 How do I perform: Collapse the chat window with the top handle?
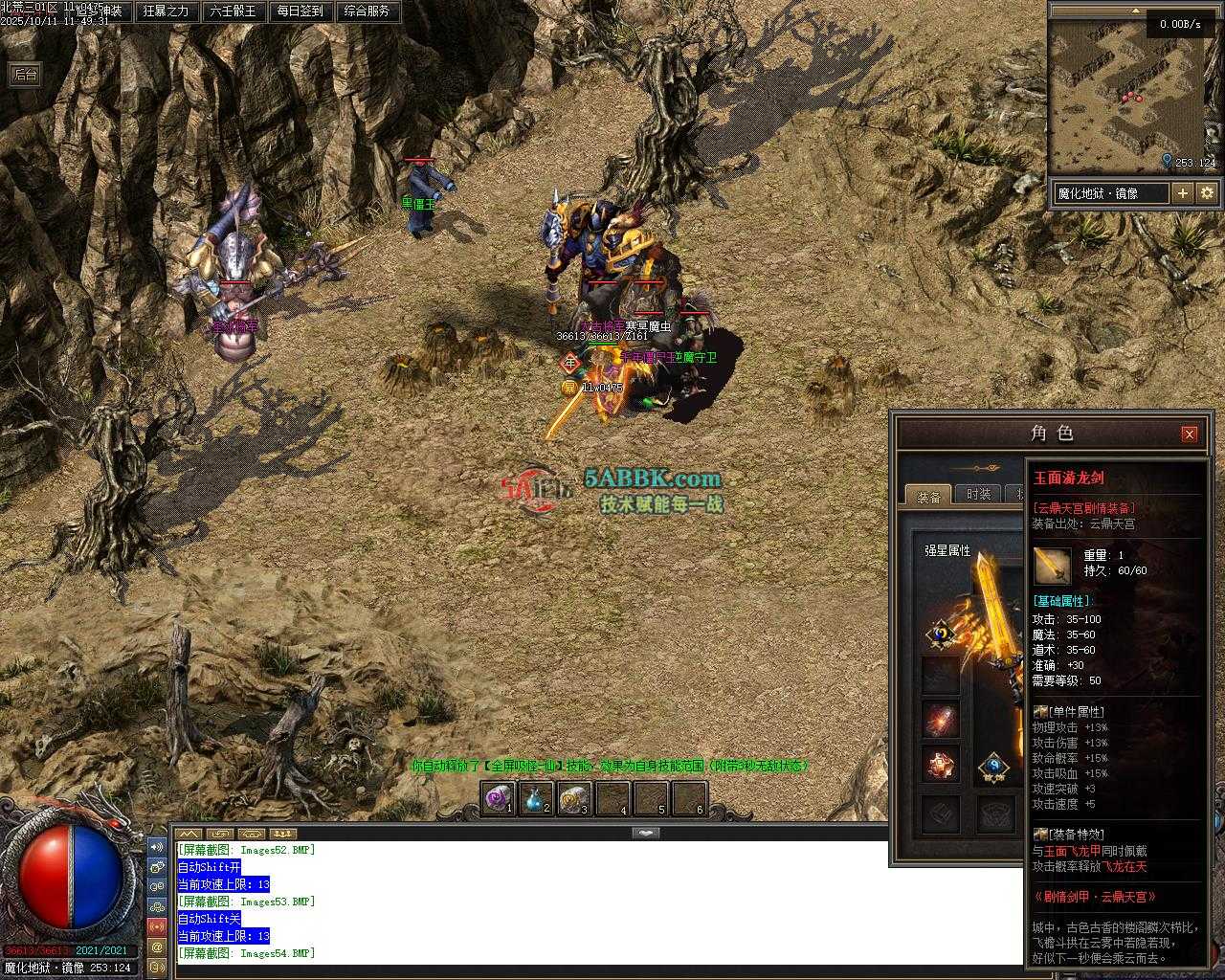pyautogui.click(x=646, y=833)
